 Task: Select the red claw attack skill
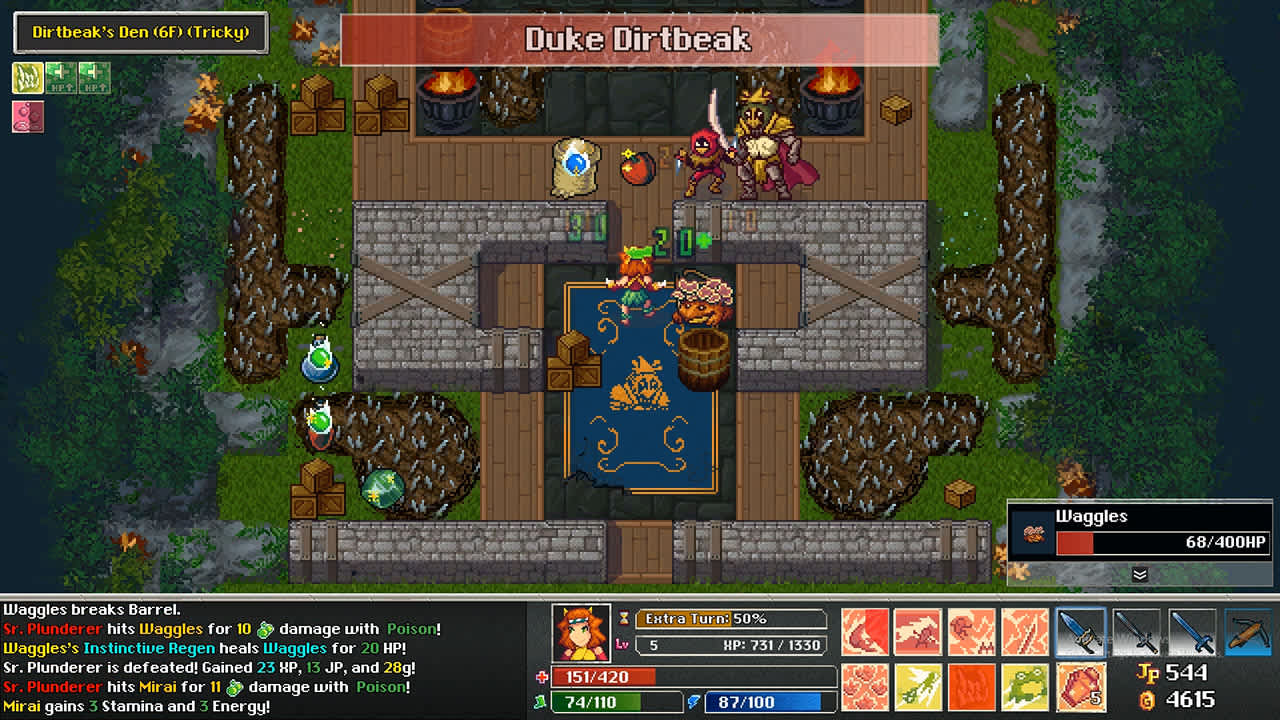click(x=864, y=630)
